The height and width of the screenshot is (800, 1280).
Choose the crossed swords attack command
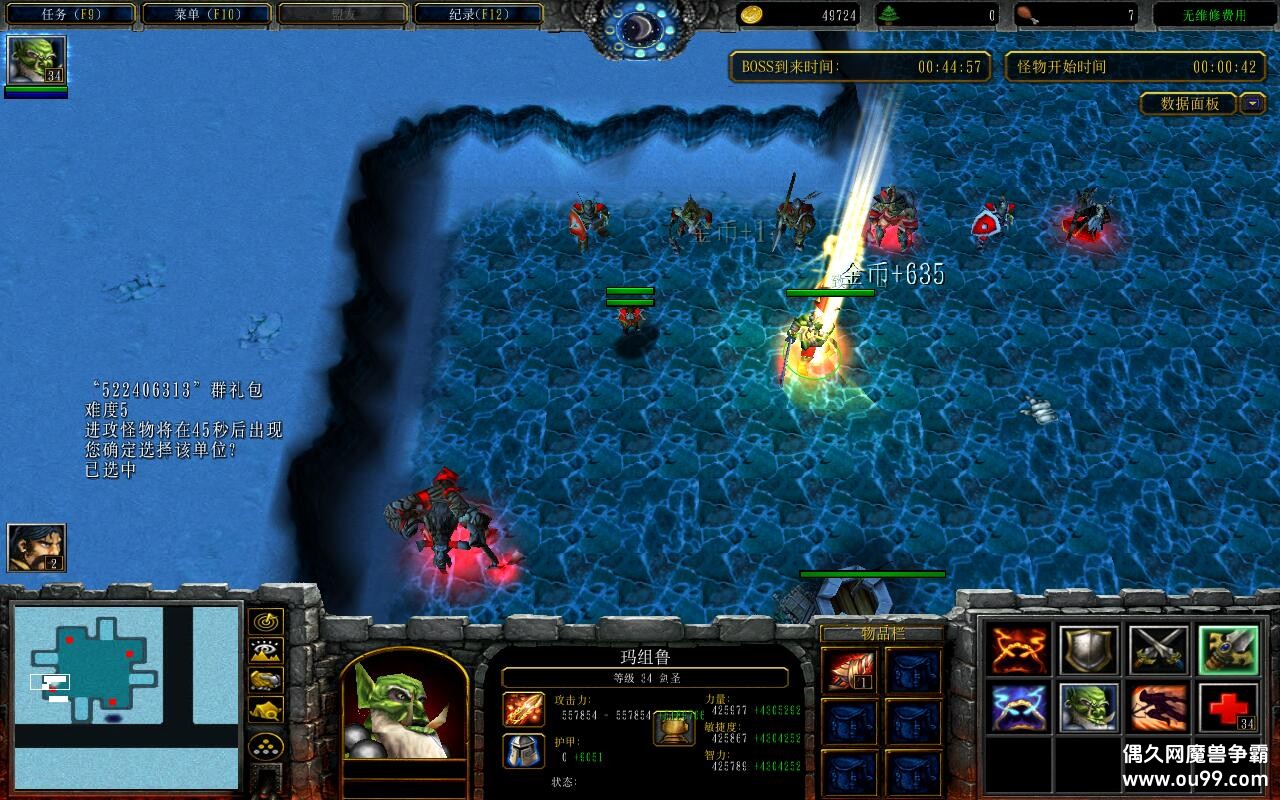point(1158,650)
